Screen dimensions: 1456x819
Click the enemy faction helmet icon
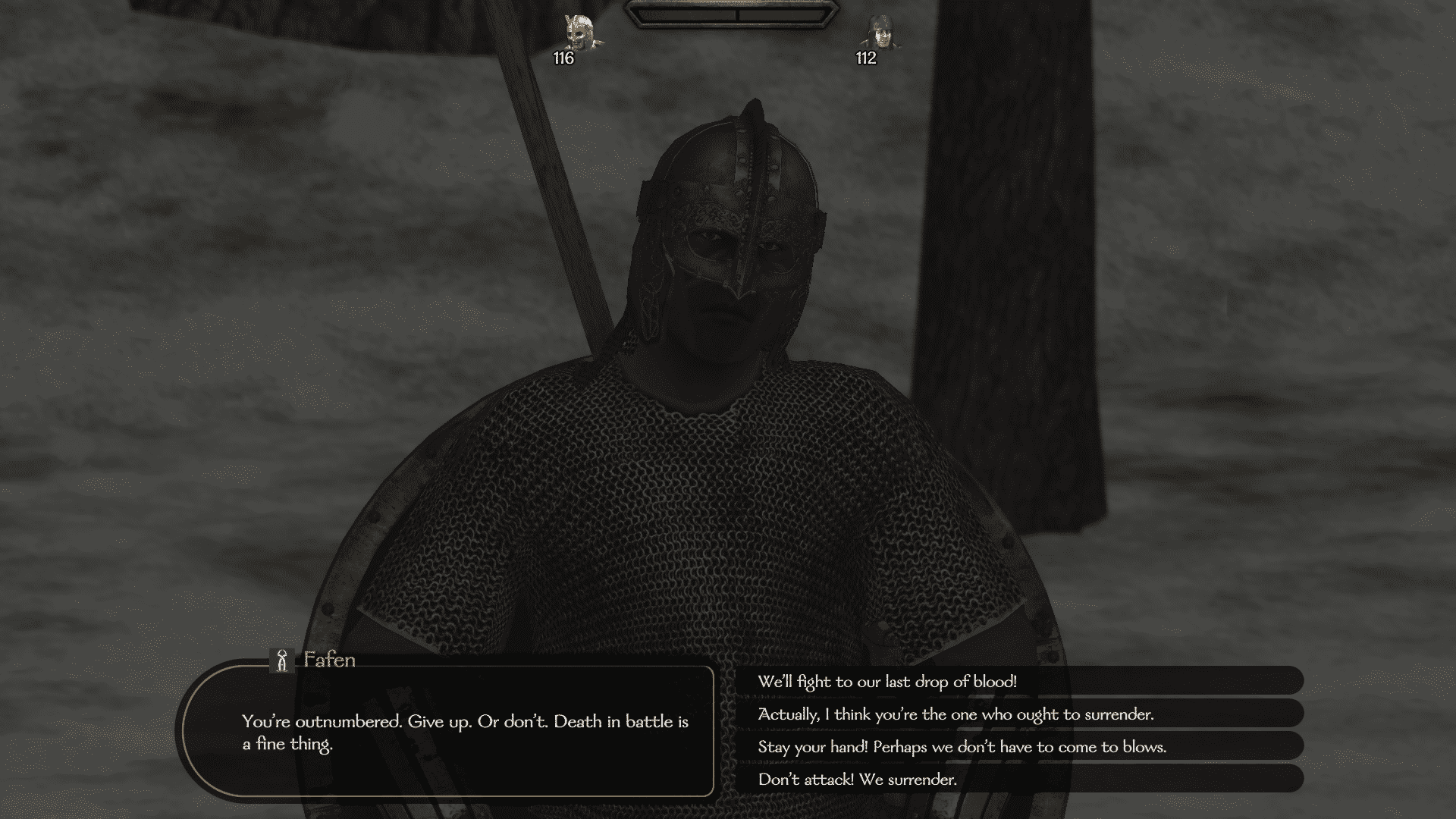click(x=579, y=29)
